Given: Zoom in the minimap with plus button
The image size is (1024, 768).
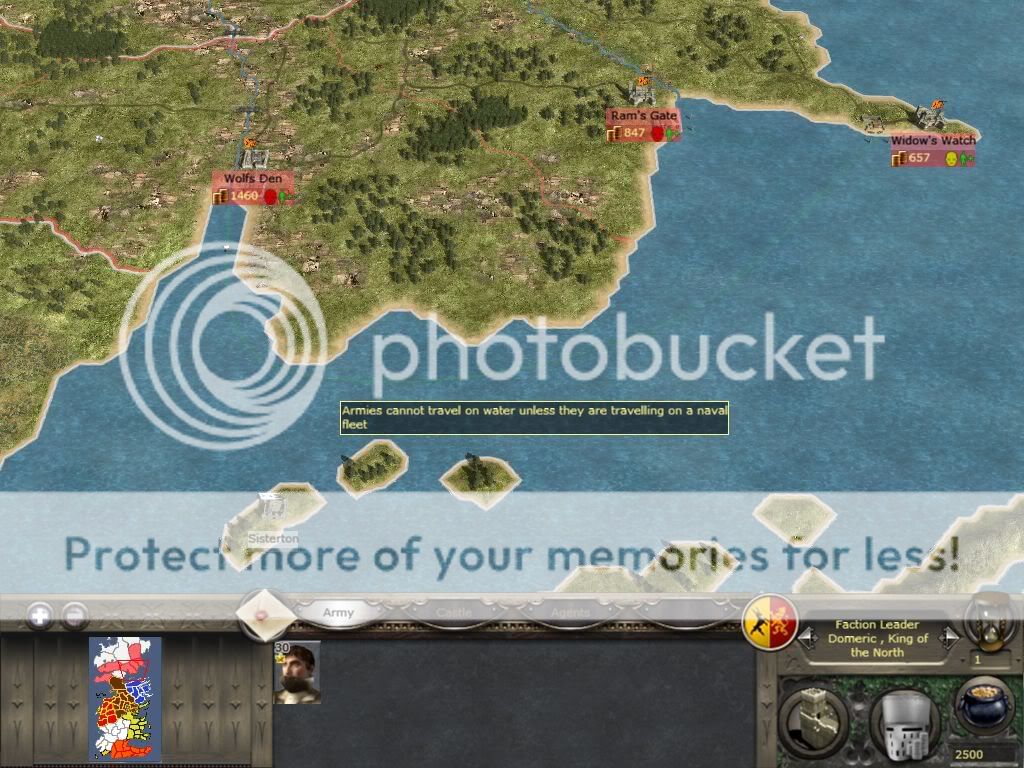Looking at the screenshot, I should click(39, 615).
